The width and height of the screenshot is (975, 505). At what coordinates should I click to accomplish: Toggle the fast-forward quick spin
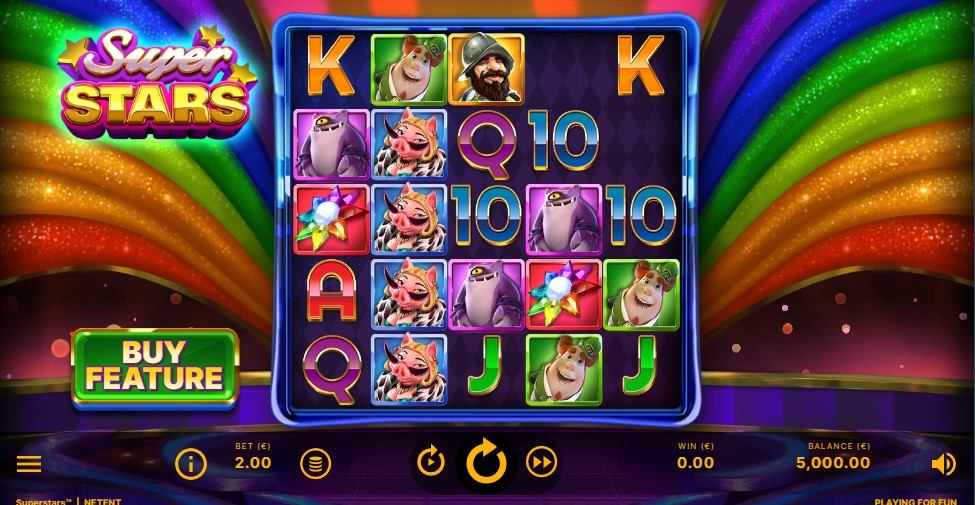pyautogui.click(x=542, y=461)
